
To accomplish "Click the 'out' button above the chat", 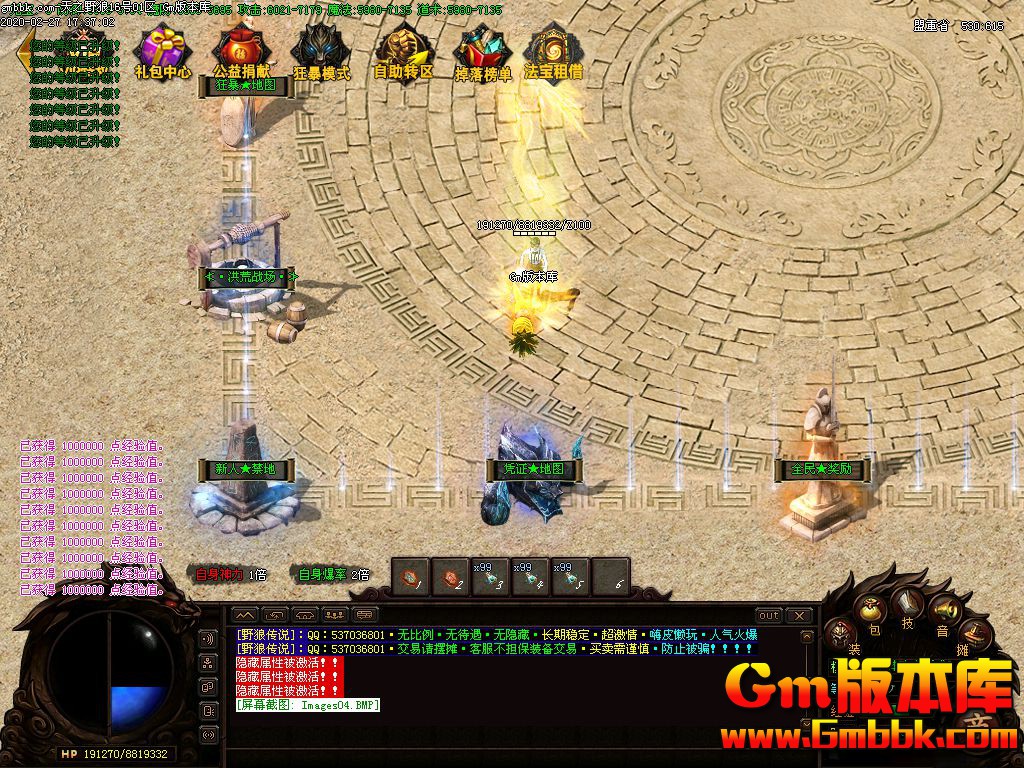I will coord(768,615).
